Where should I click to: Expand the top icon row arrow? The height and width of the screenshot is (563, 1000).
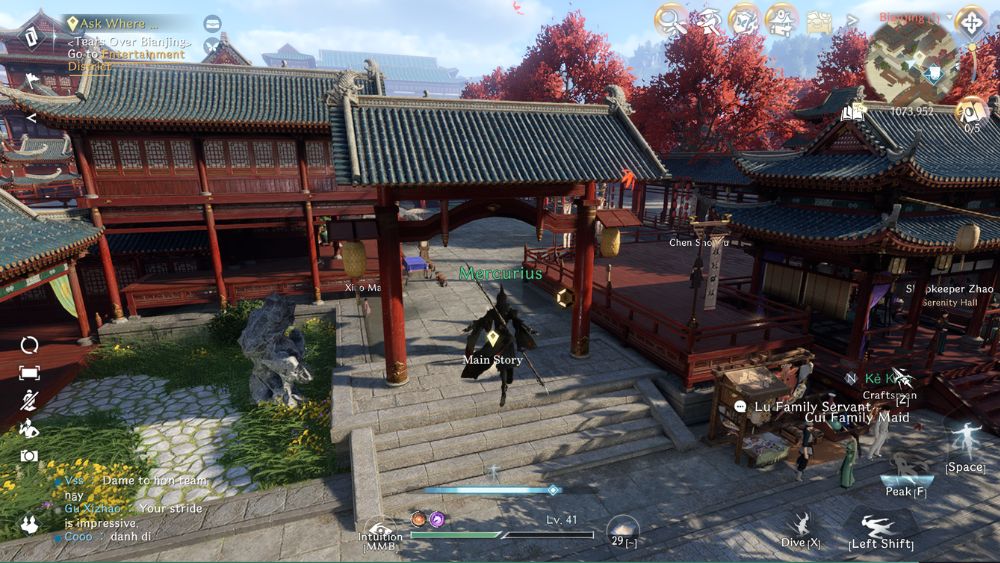[x=852, y=20]
